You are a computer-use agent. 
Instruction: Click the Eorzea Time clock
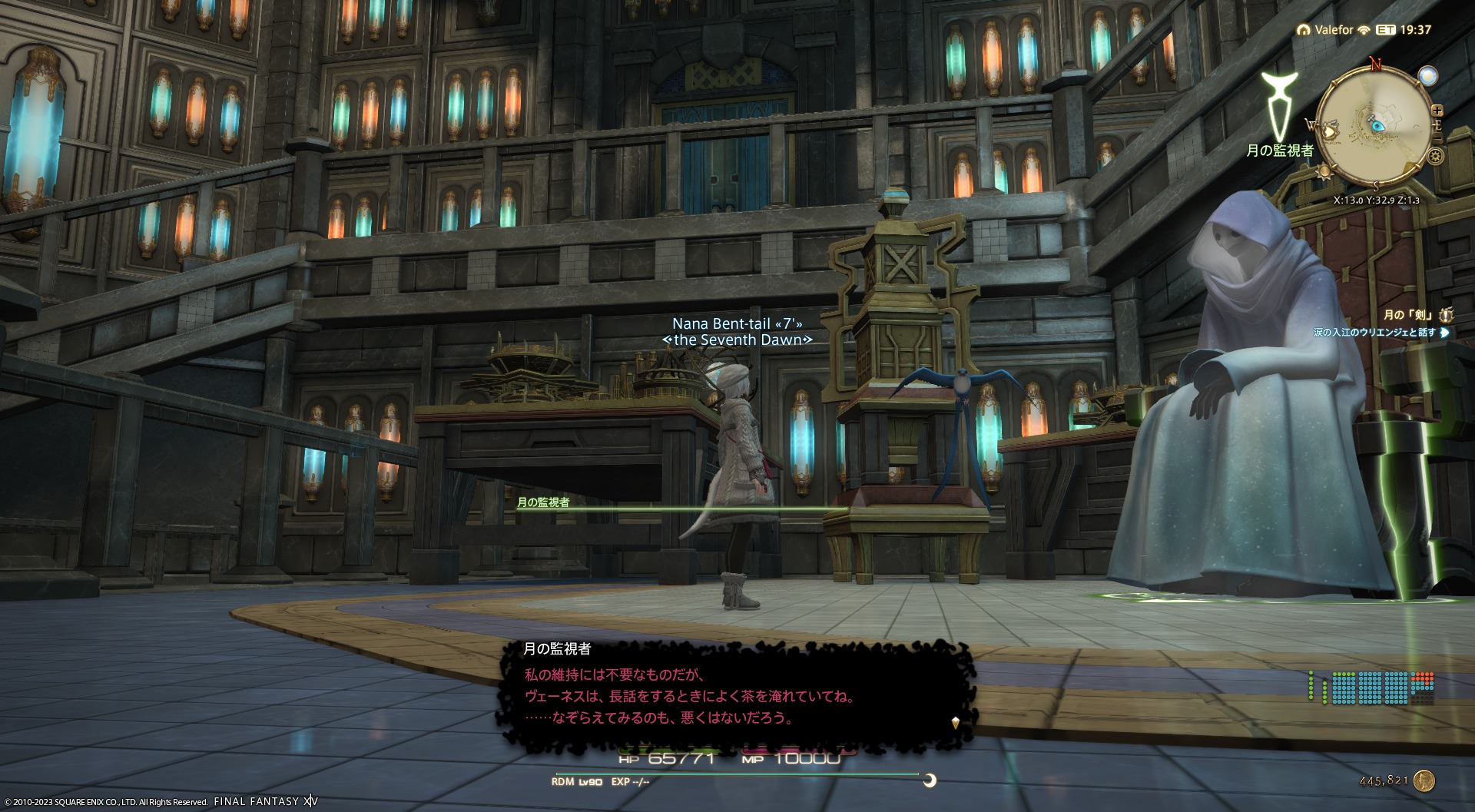(x=1404, y=30)
